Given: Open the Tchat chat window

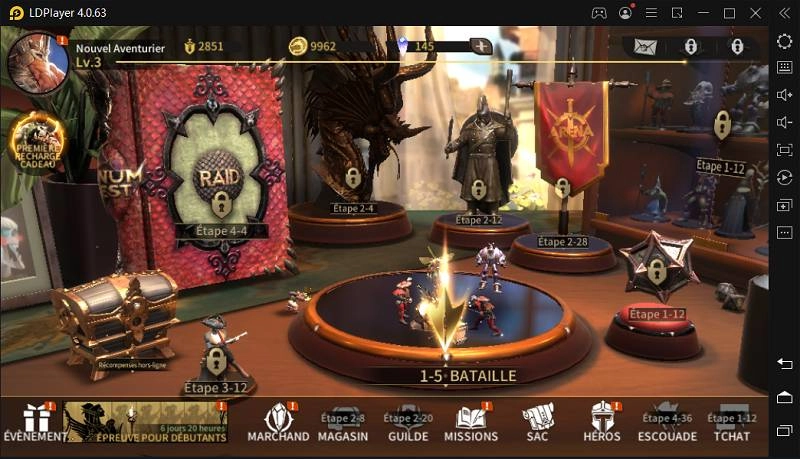Looking at the screenshot, I should pos(731,424).
